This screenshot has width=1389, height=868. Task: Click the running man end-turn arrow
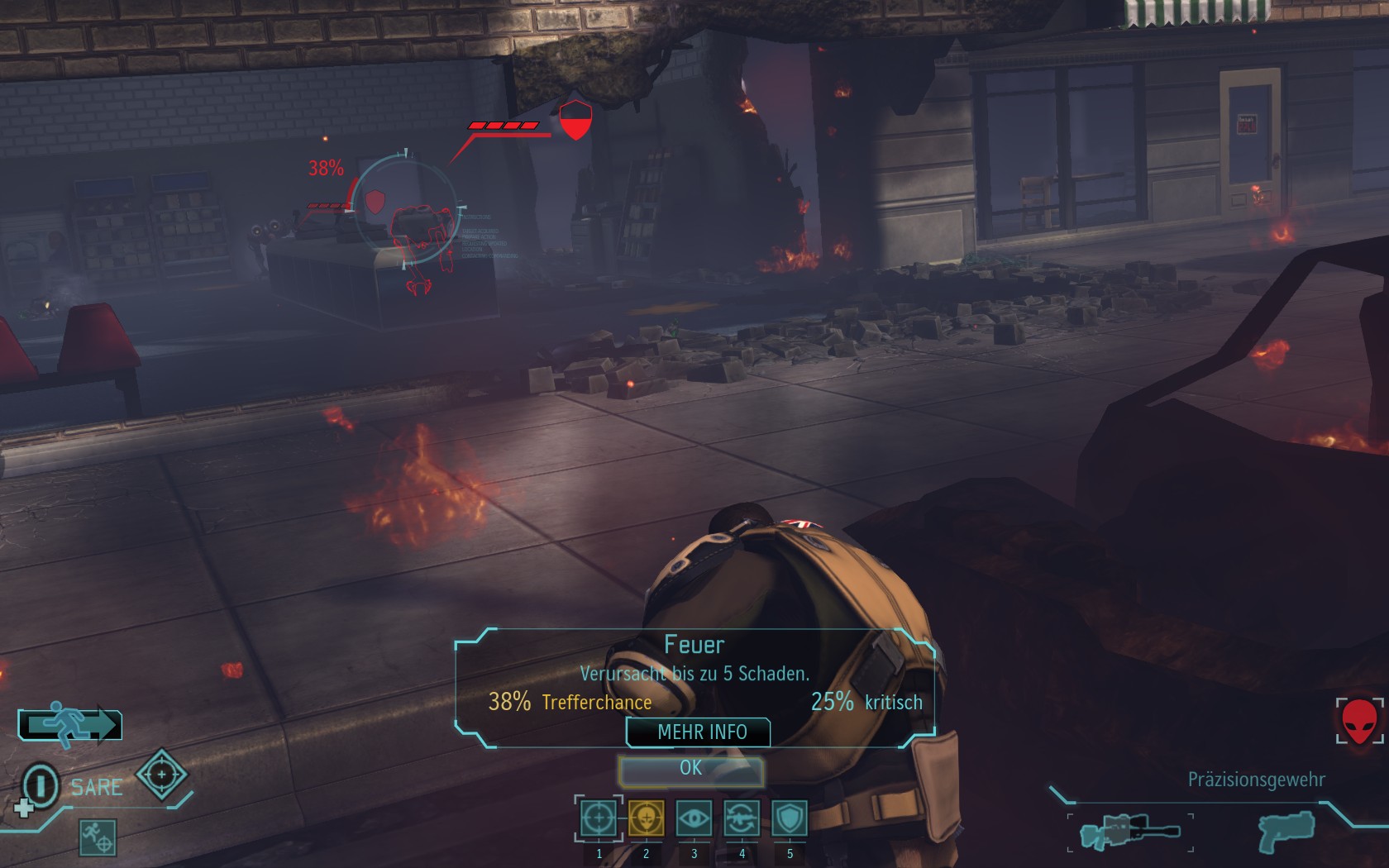pos(70,724)
